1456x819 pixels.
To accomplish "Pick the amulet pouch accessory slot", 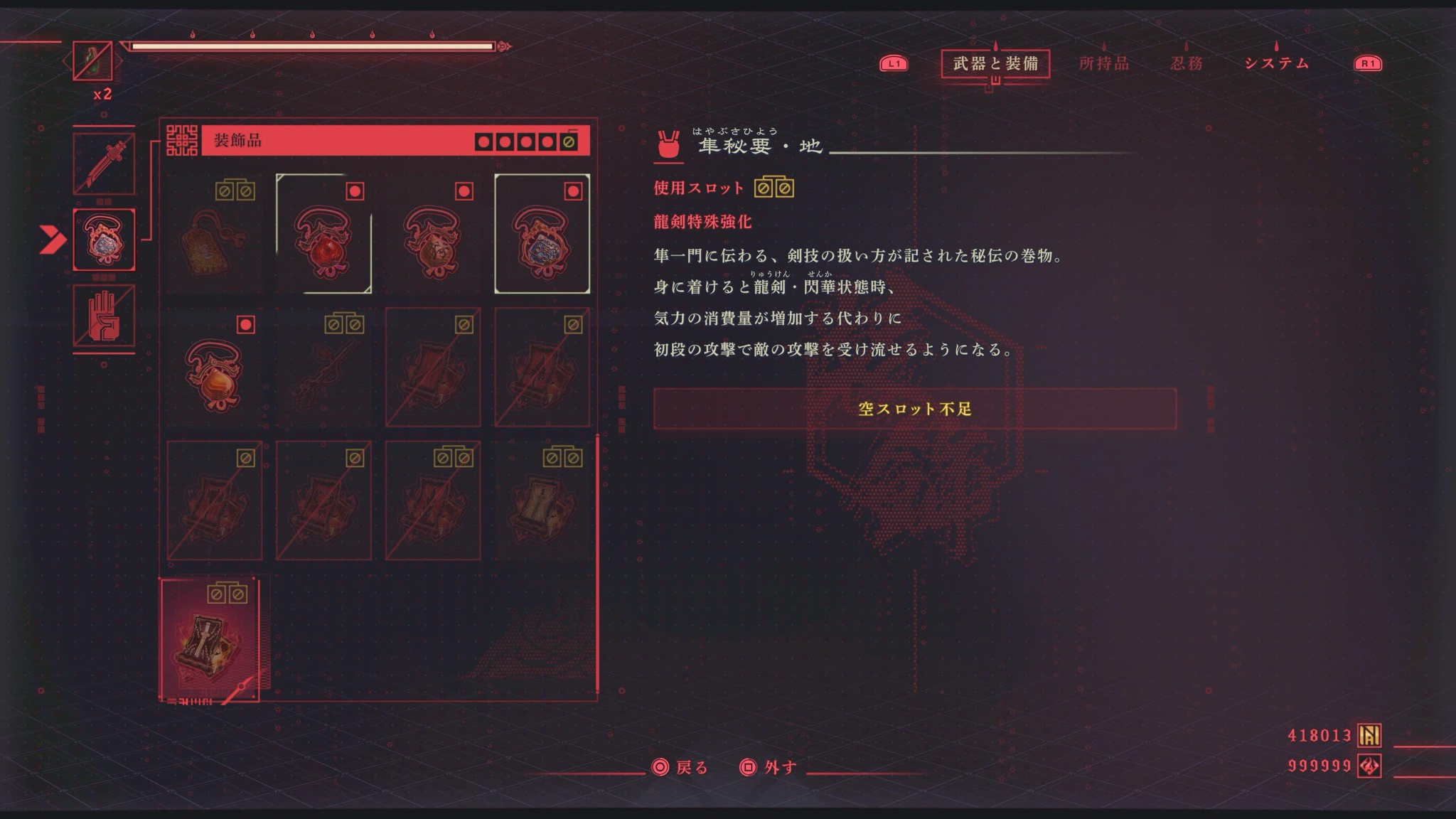I will pos(214,234).
